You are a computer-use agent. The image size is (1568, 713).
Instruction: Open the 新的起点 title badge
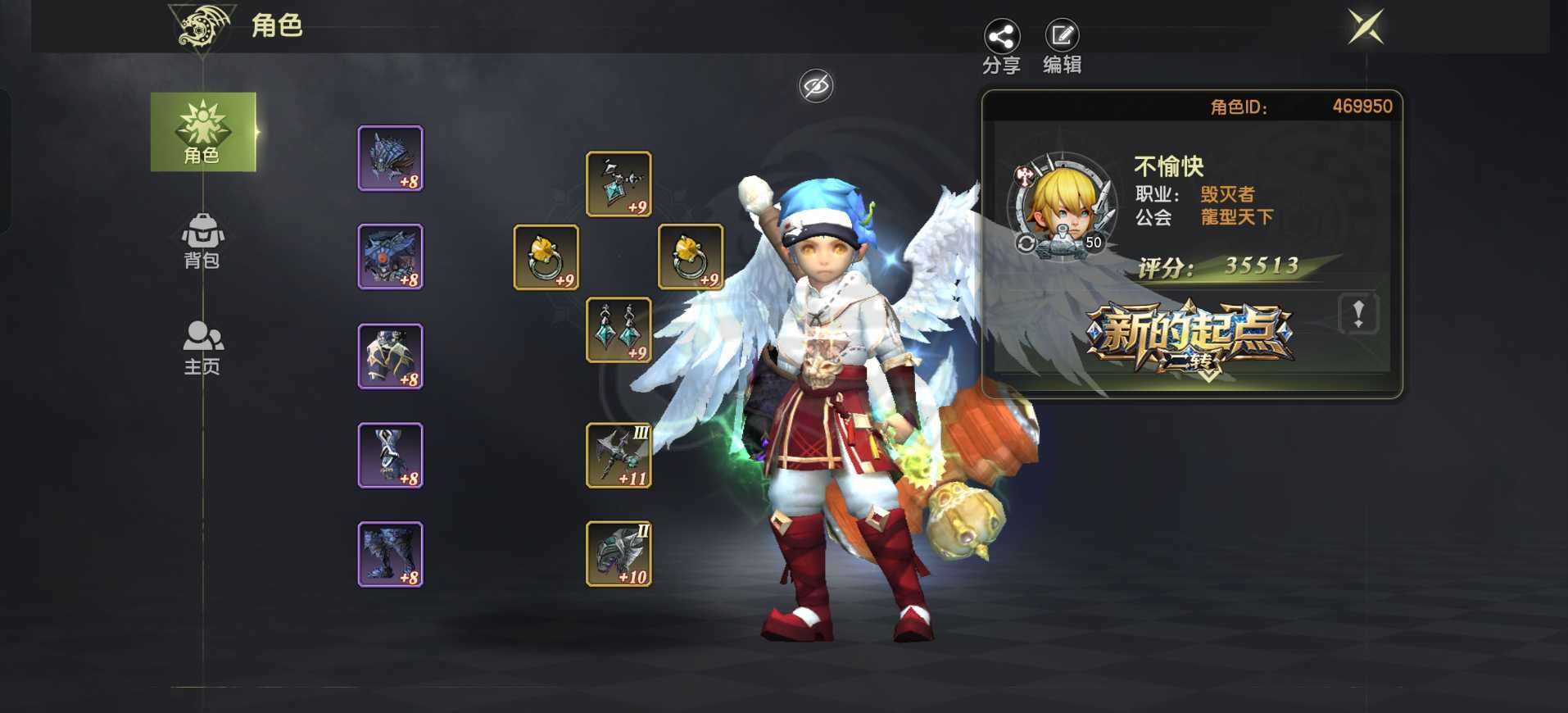(x=1190, y=338)
